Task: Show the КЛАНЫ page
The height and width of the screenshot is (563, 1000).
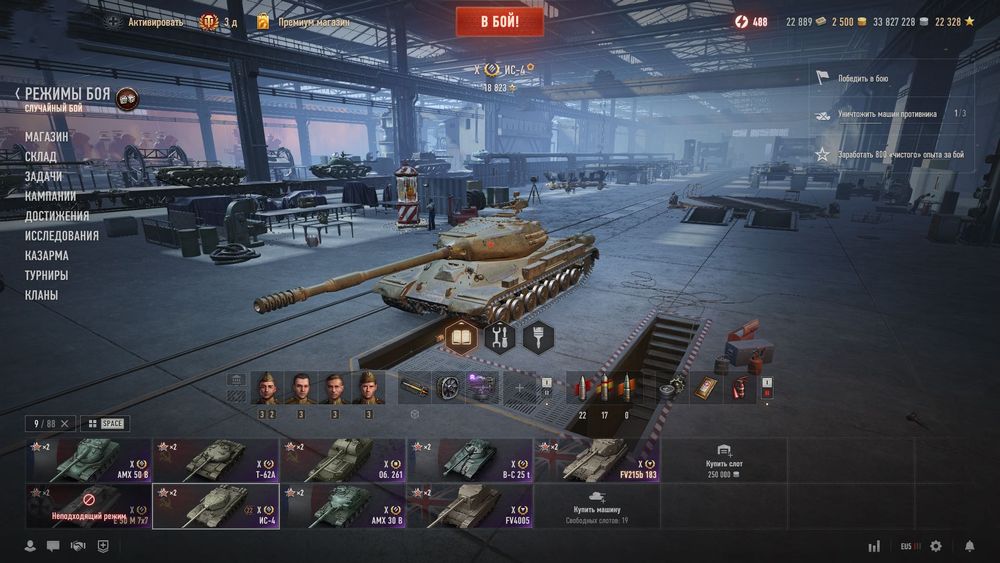Action: pos(41,295)
